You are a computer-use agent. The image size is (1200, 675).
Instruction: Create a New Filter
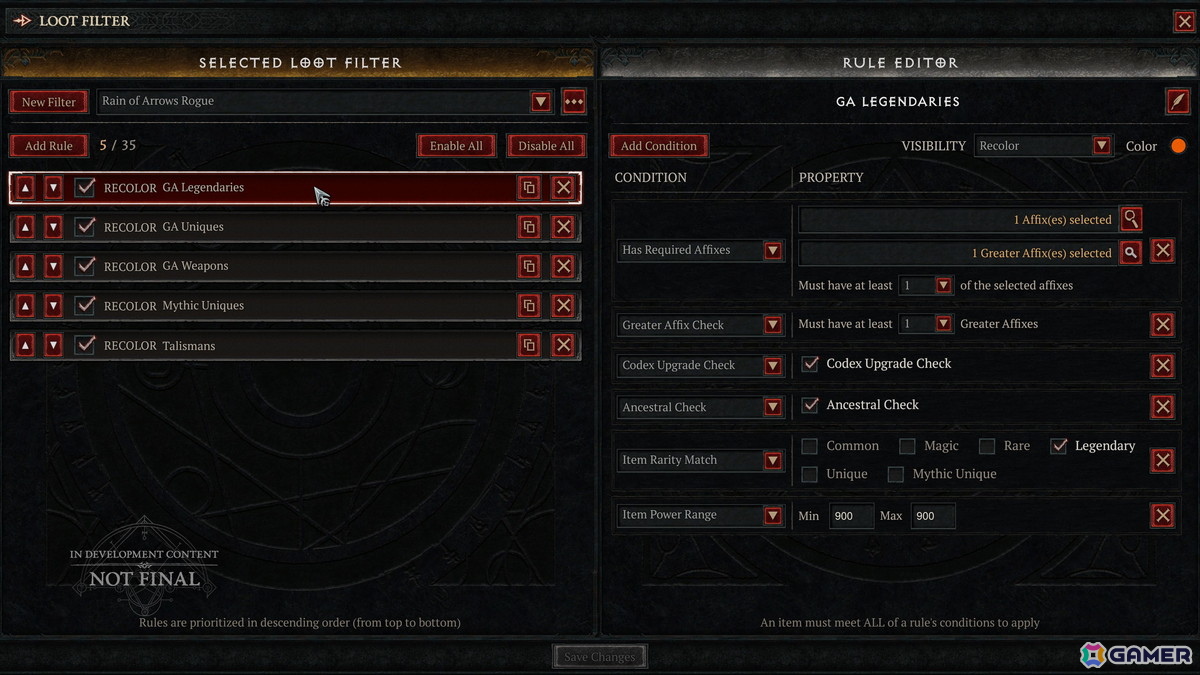click(x=48, y=102)
